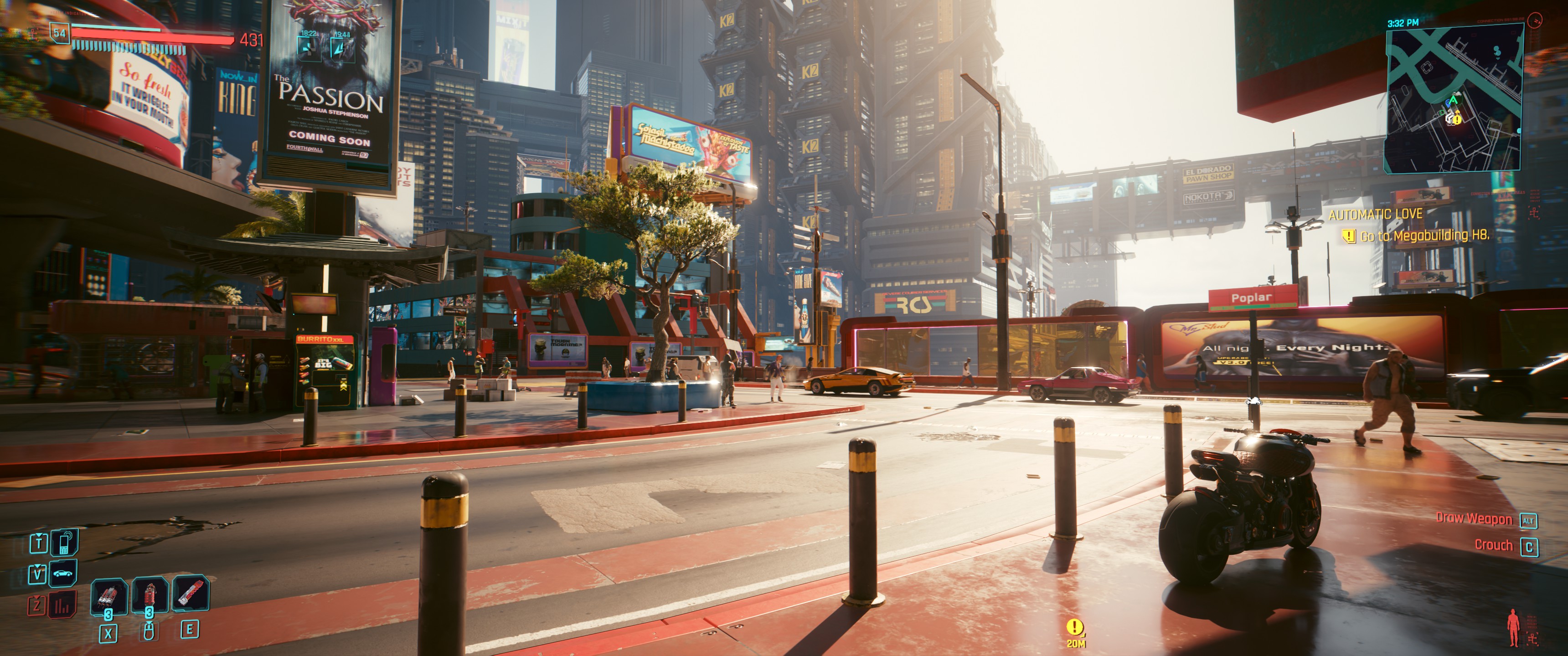Select the Go to Megabuilding H8 objective
Viewport: 1568px width, 656px height.
[x=1424, y=236]
